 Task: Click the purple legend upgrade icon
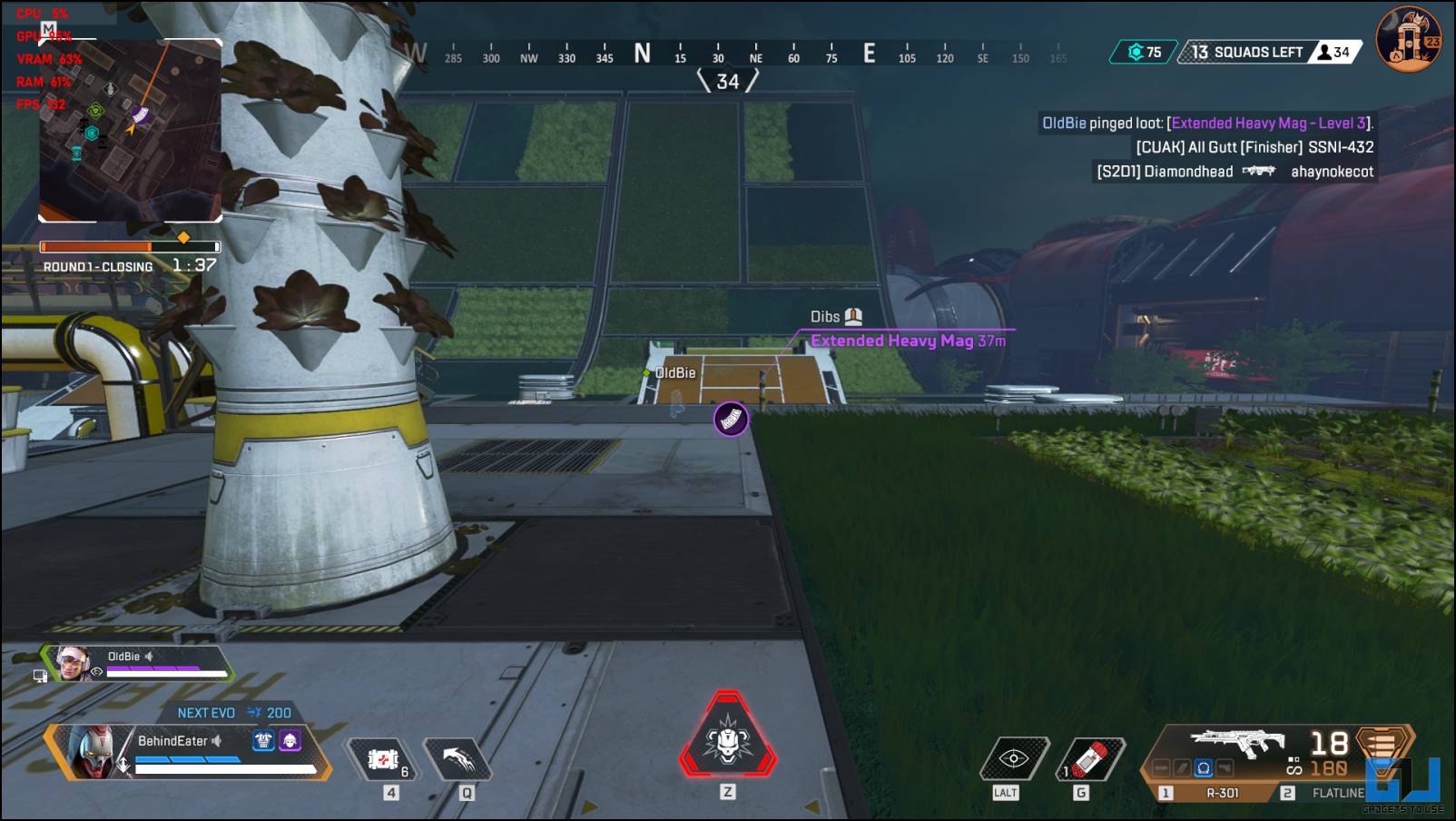click(290, 740)
